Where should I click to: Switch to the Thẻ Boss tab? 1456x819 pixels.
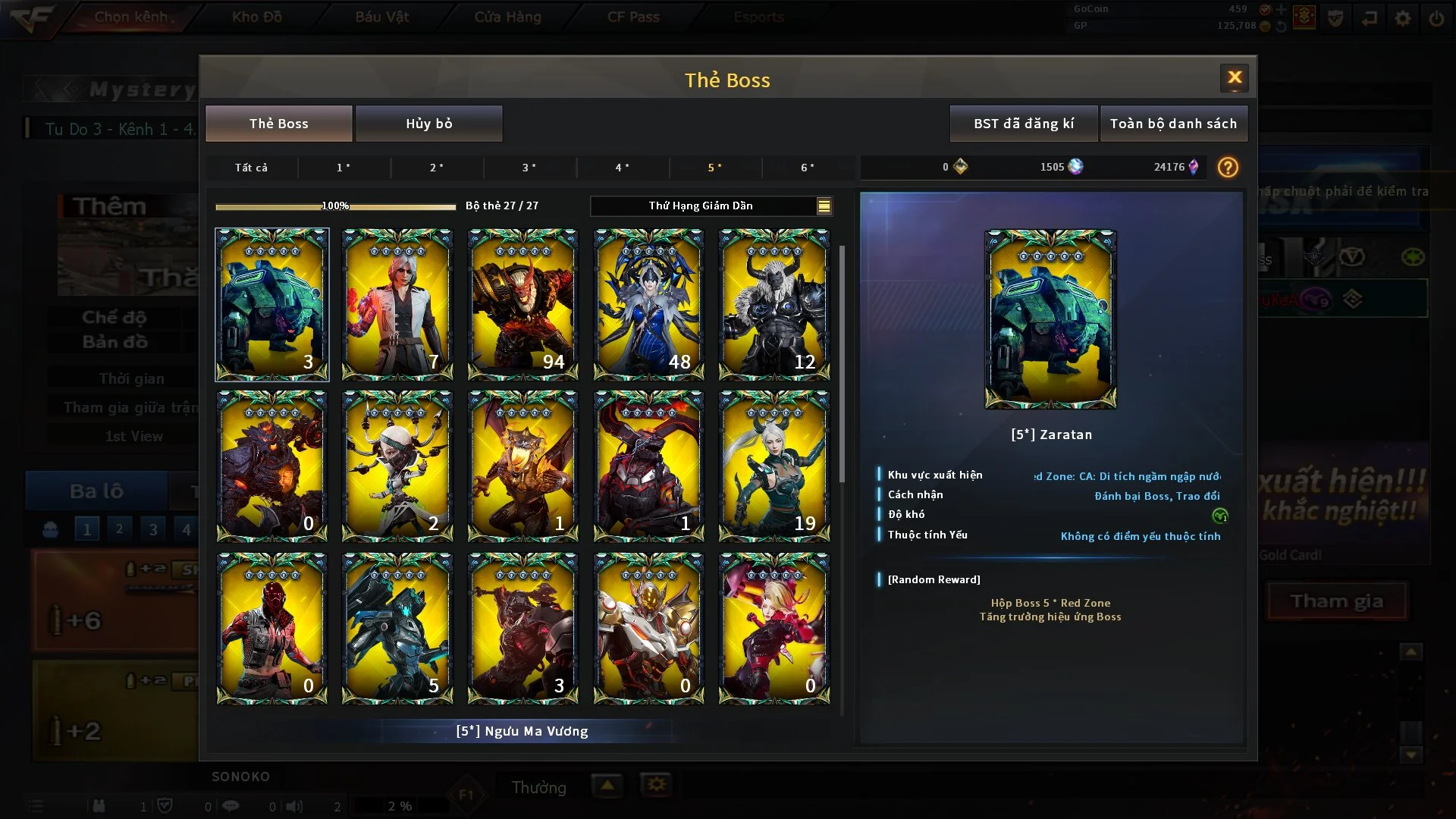click(278, 124)
